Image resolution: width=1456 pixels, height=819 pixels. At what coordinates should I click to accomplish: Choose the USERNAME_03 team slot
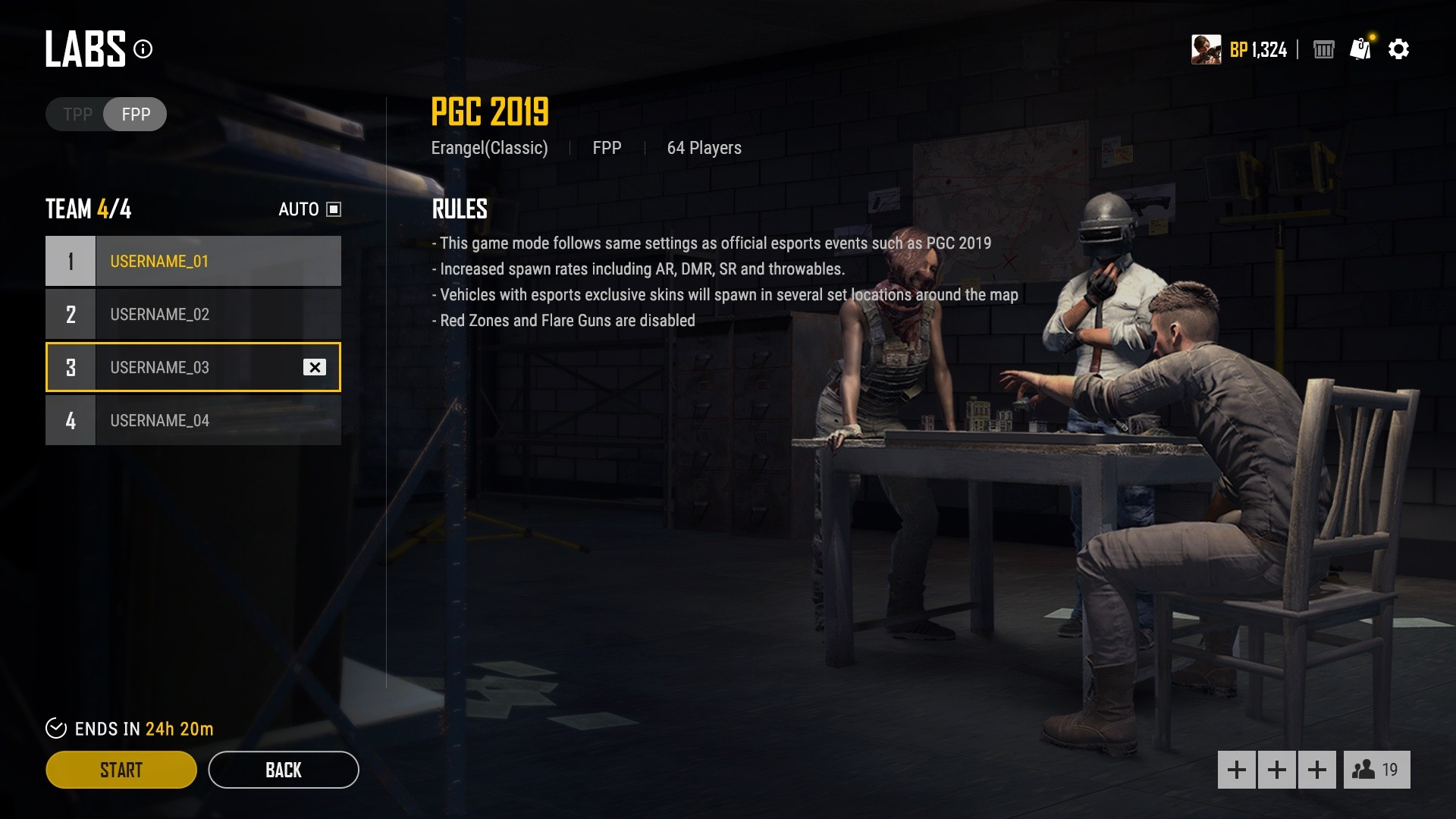coord(182,367)
